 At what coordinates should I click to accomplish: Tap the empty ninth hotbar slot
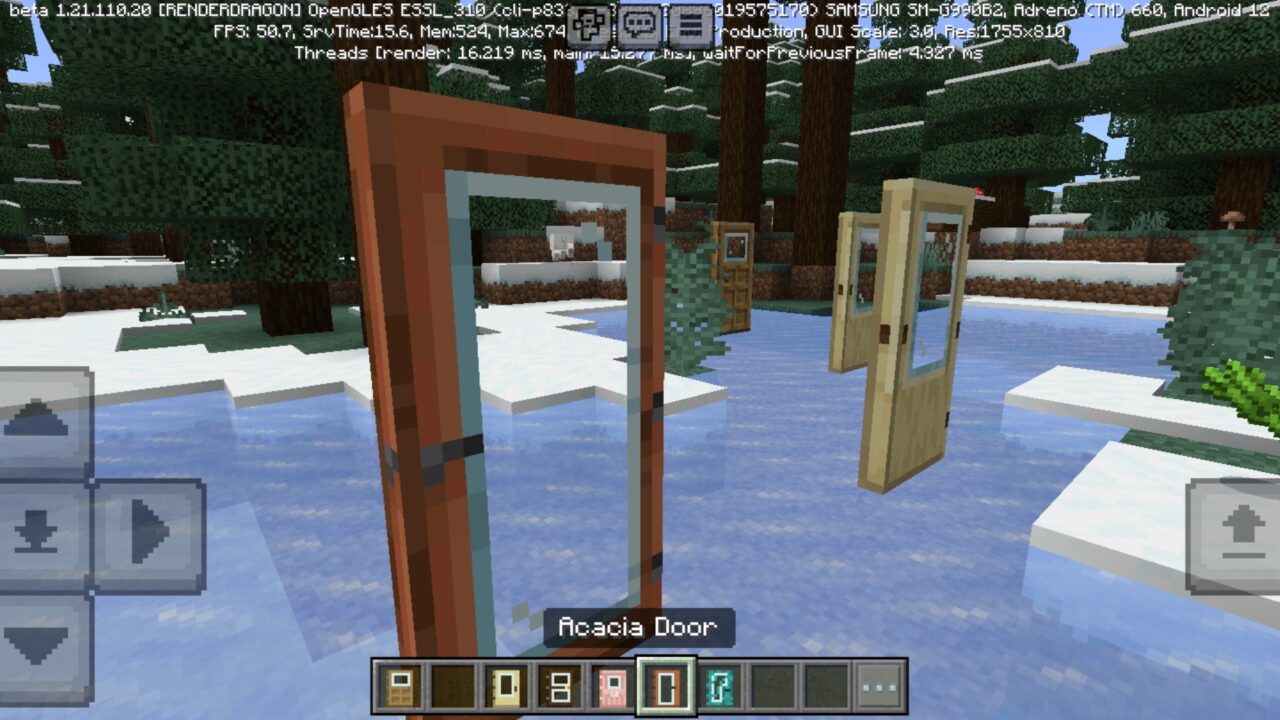point(826,685)
